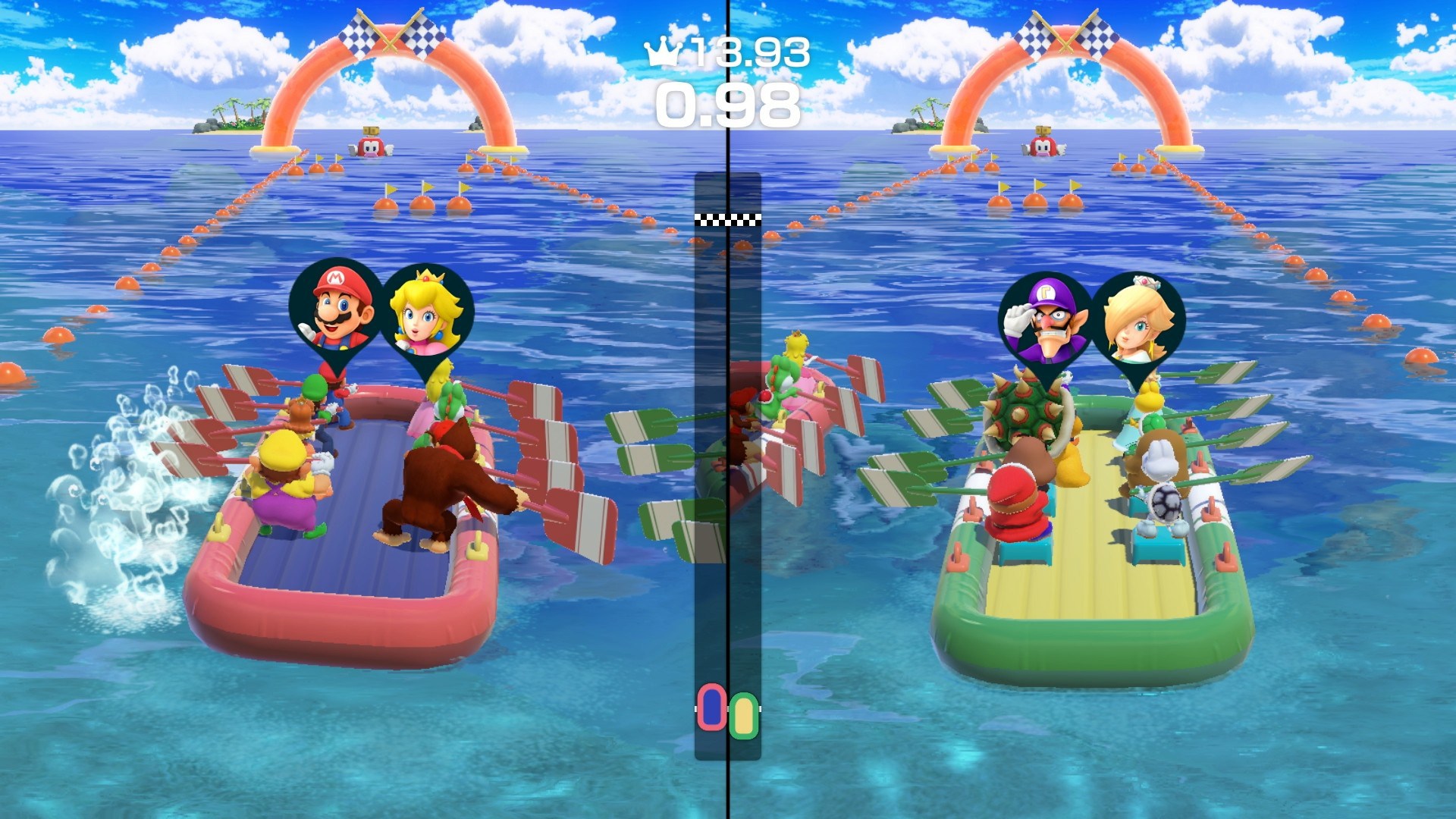The height and width of the screenshot is (819, 1456).
Task: Click the checkered flags on the left arch
Action: tap(387, 34)
